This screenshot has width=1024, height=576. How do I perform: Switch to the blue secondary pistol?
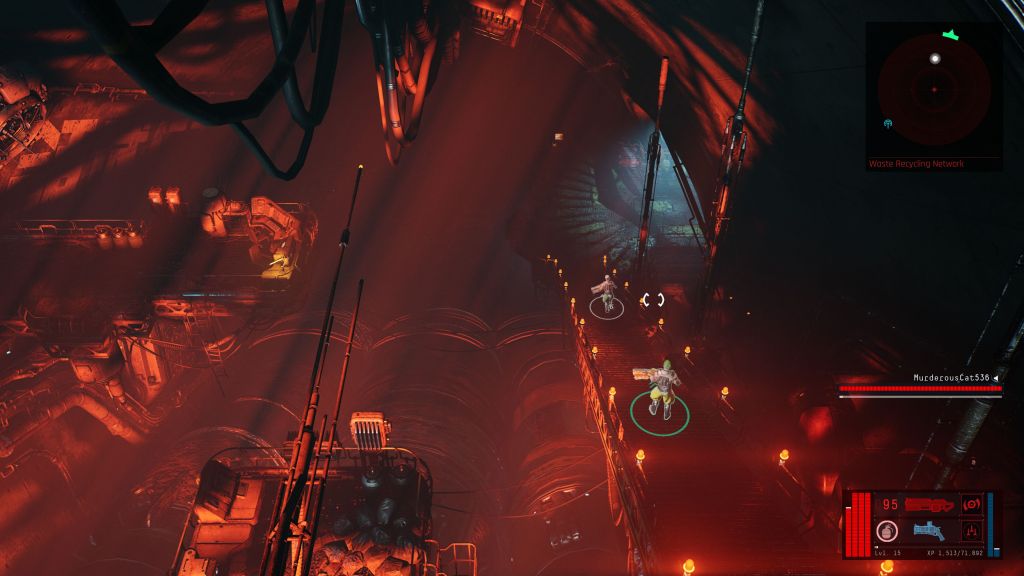(x=930, y=531)
